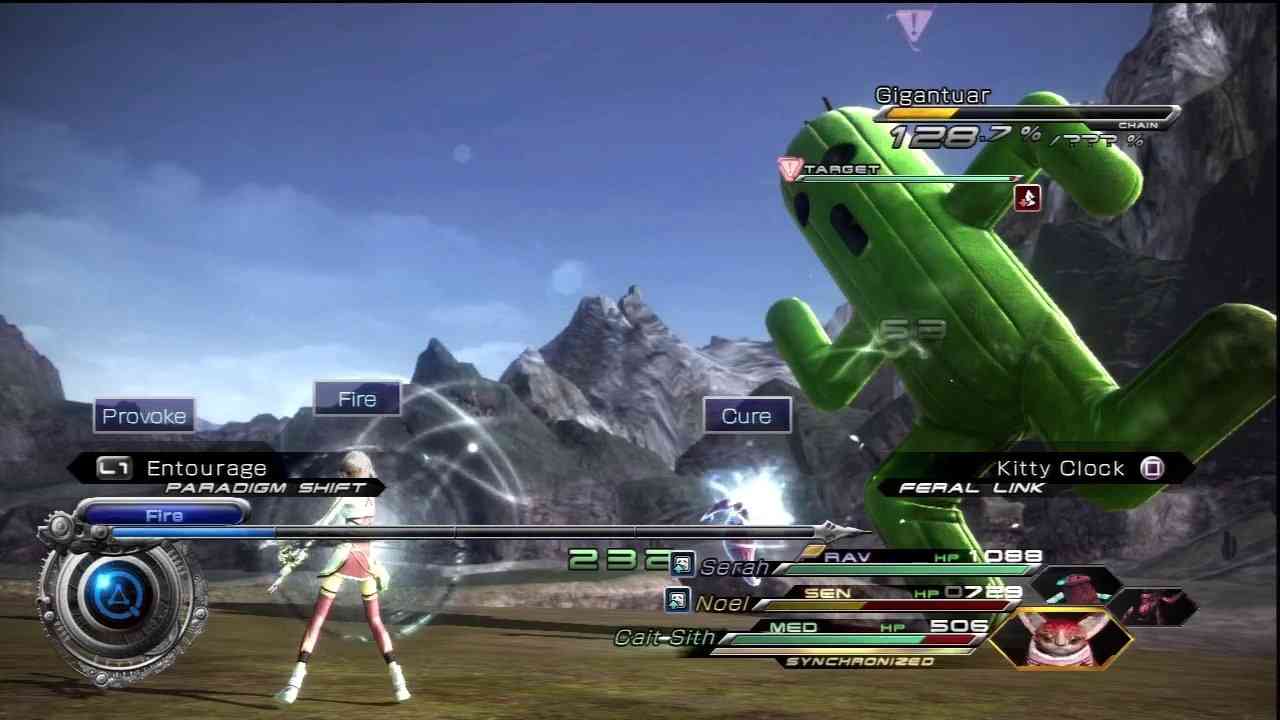The image size is (1280, 720).
Task: Select the debuff status icon on Gigantuar
Action: (1028, 198)
